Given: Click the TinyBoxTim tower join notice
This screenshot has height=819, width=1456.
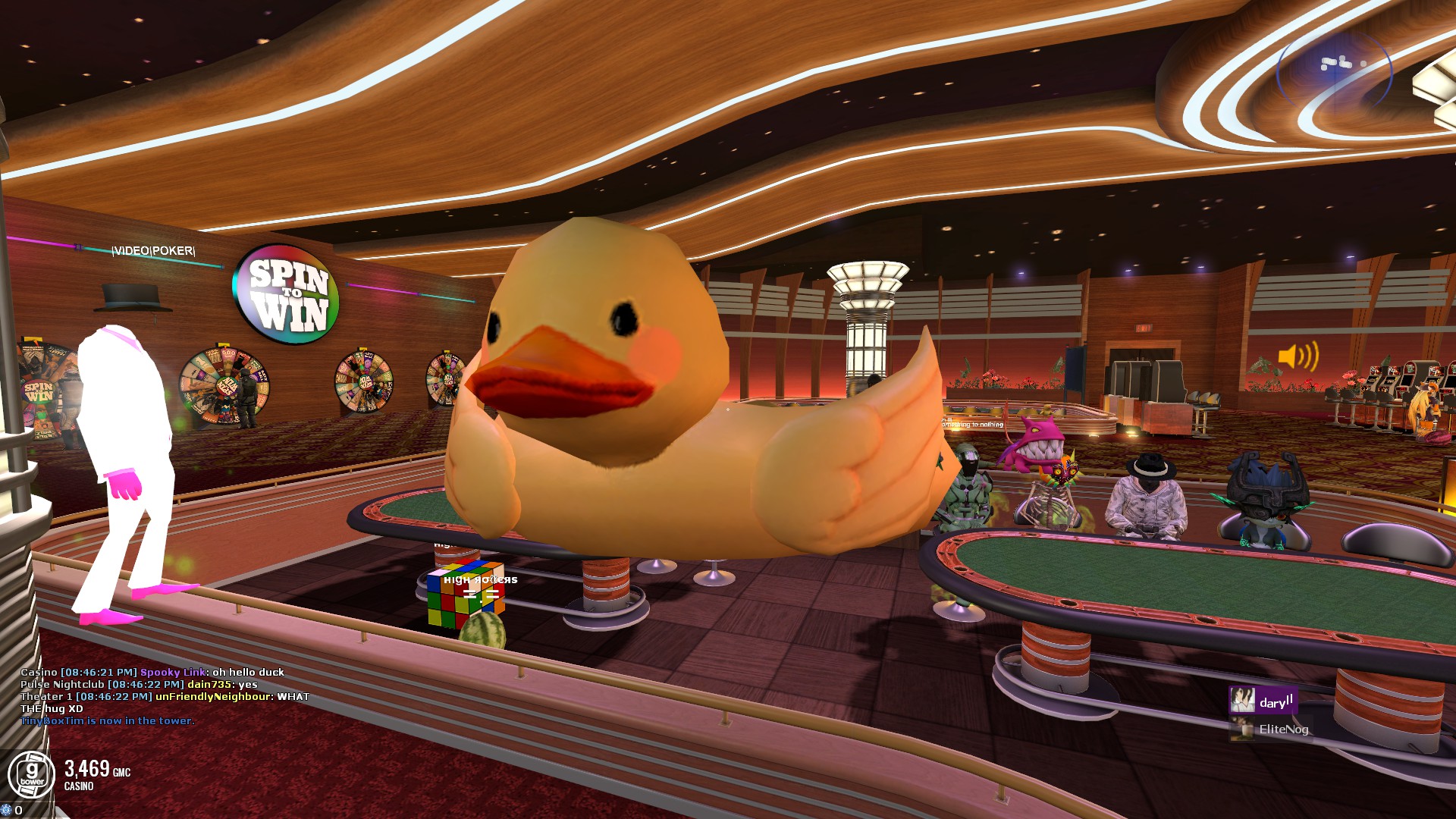Looking at the screenshot, I should tap(107, 721).
